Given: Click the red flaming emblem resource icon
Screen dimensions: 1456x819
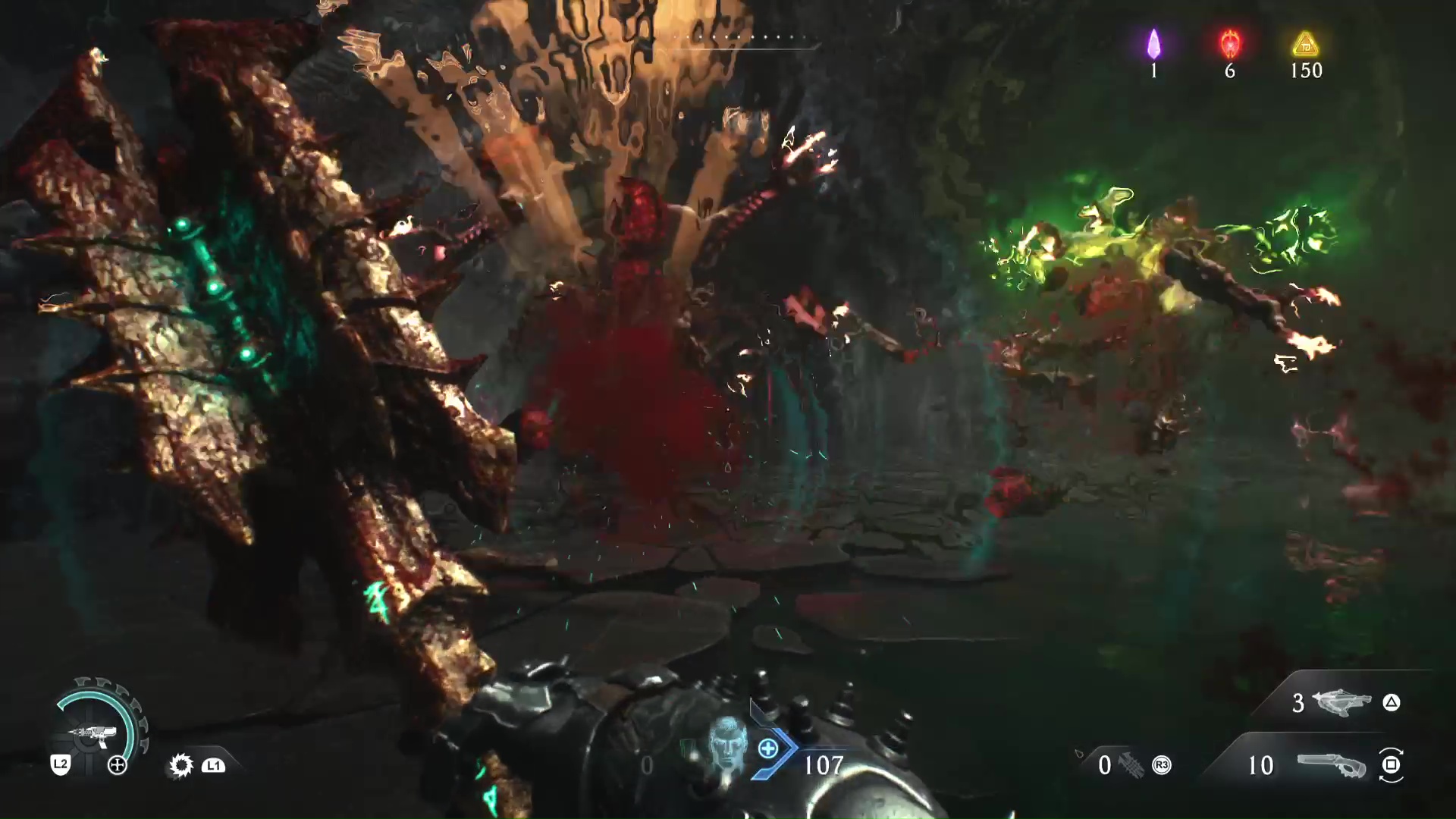Looking at the screenshot, I should pos(1230,44).
